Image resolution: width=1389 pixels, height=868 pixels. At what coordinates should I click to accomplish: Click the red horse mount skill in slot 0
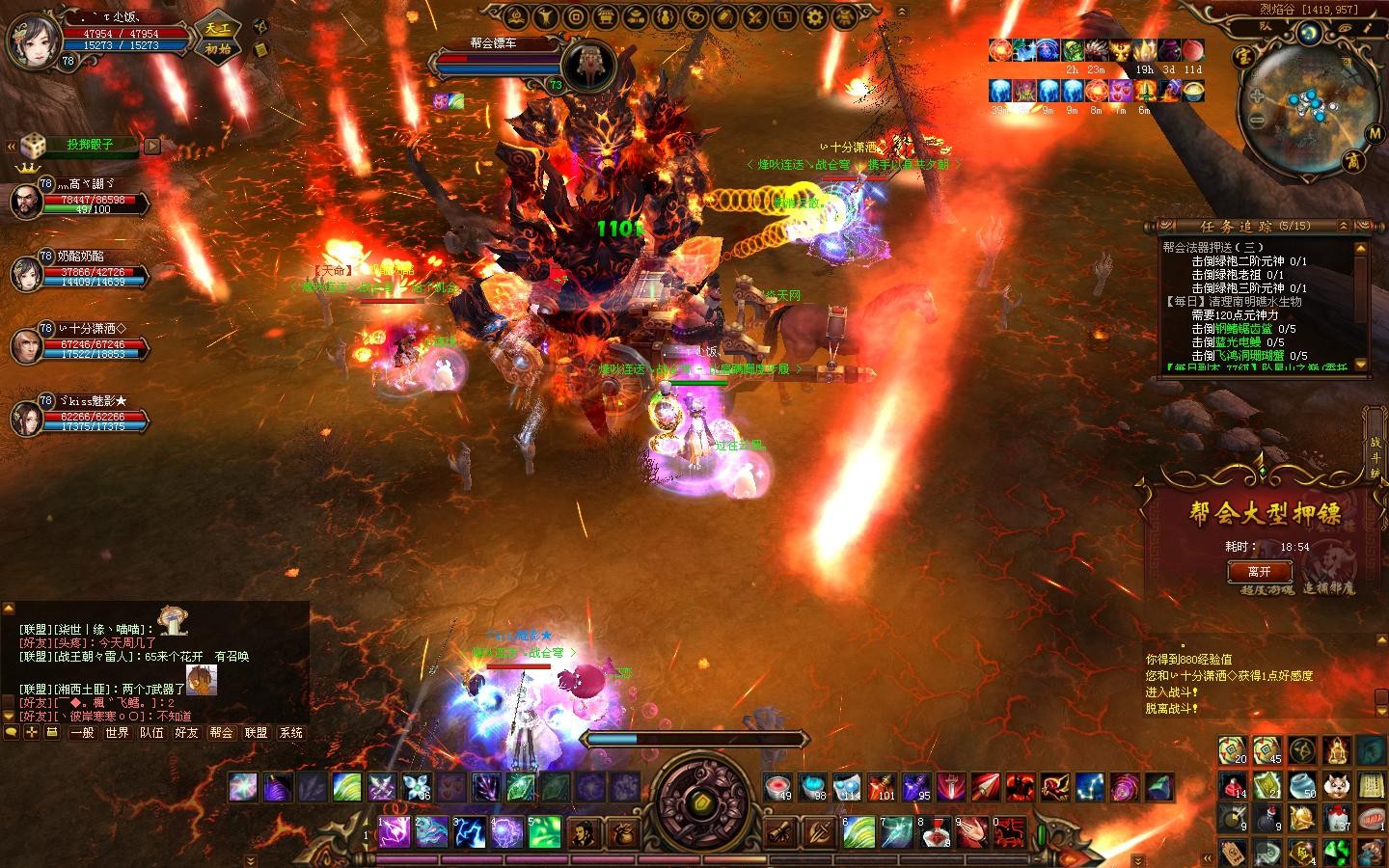[x=1008, y=831]
